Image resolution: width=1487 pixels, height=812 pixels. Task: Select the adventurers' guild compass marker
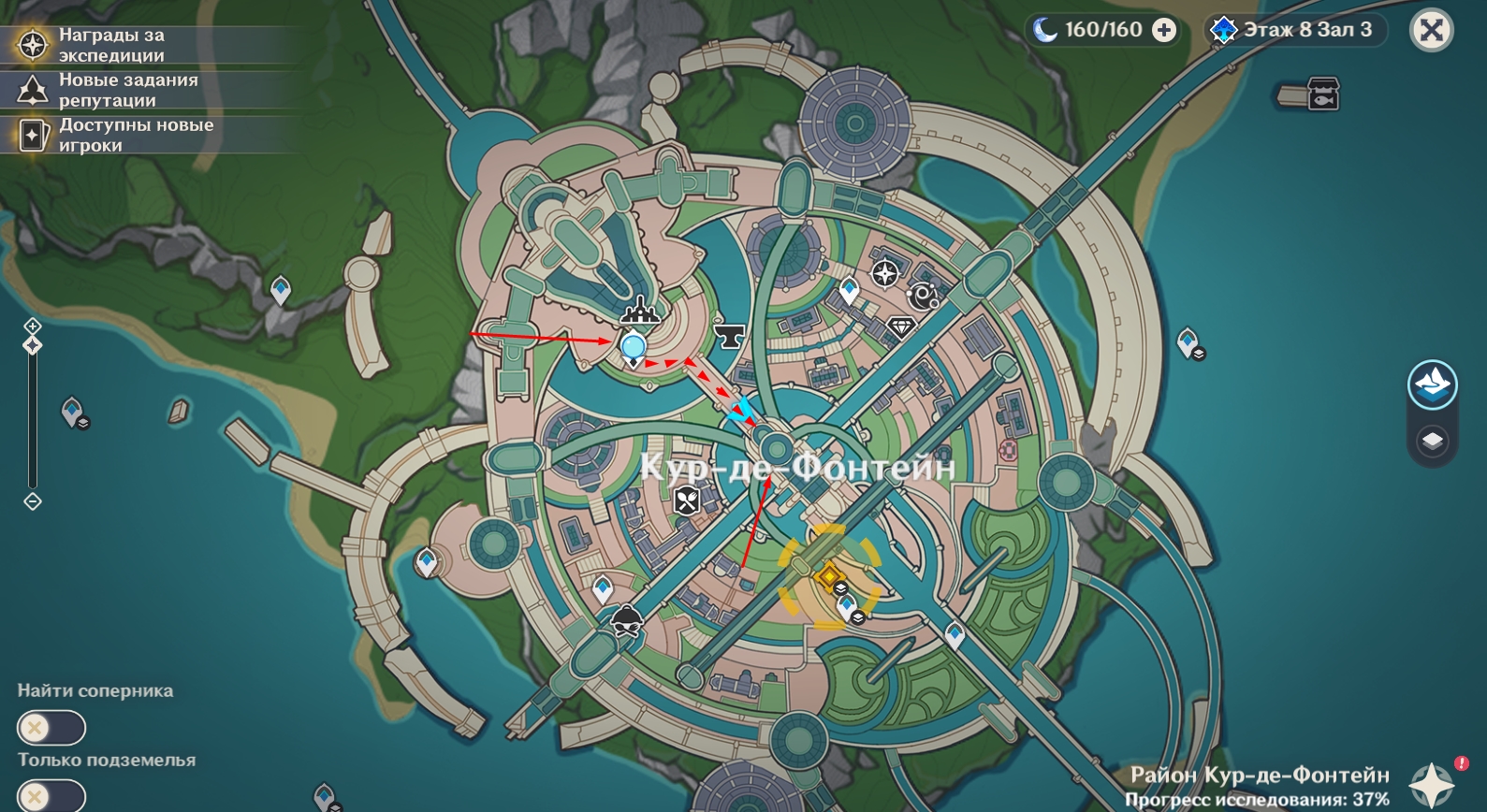point(884,274)
